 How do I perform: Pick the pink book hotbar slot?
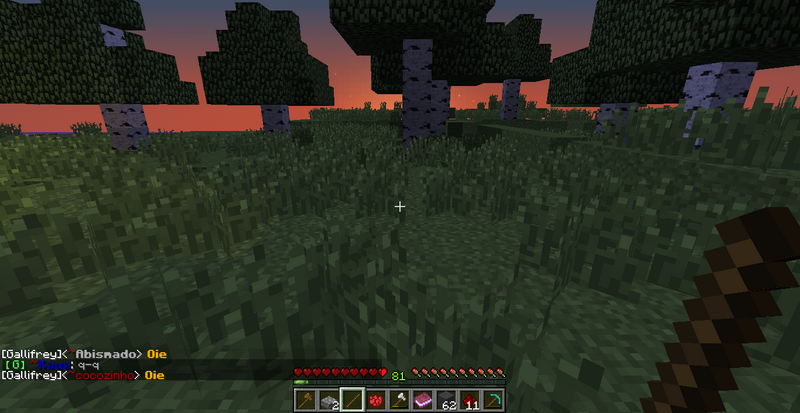[x=424, y=399]
